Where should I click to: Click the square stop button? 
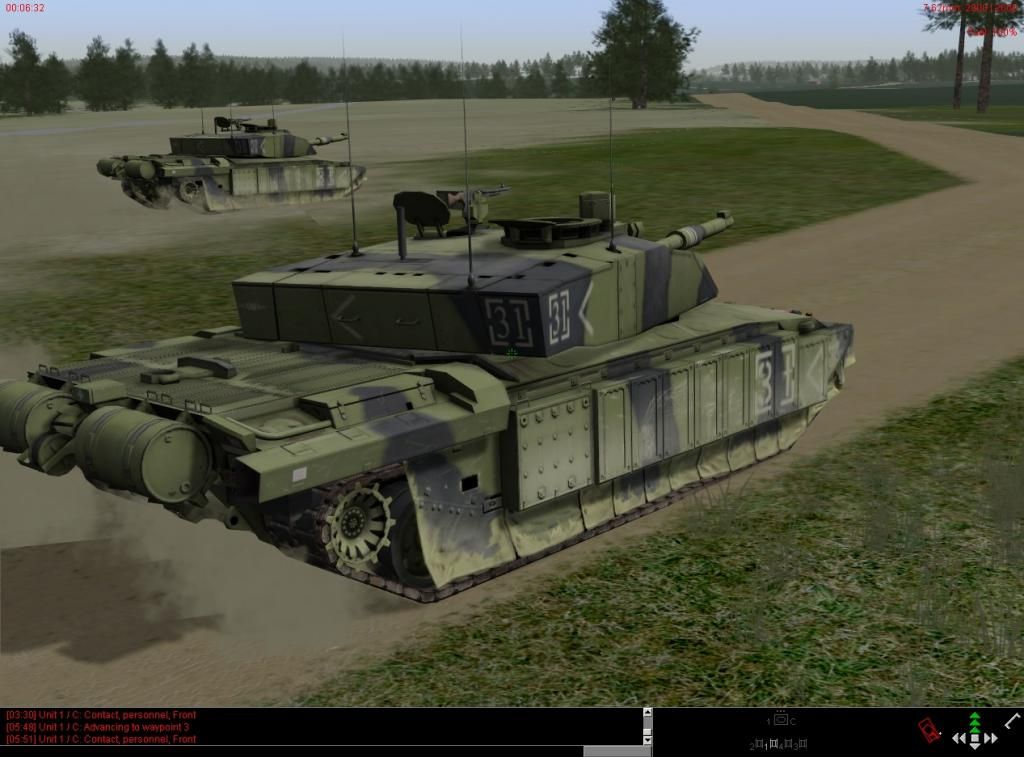pos(975,737)
